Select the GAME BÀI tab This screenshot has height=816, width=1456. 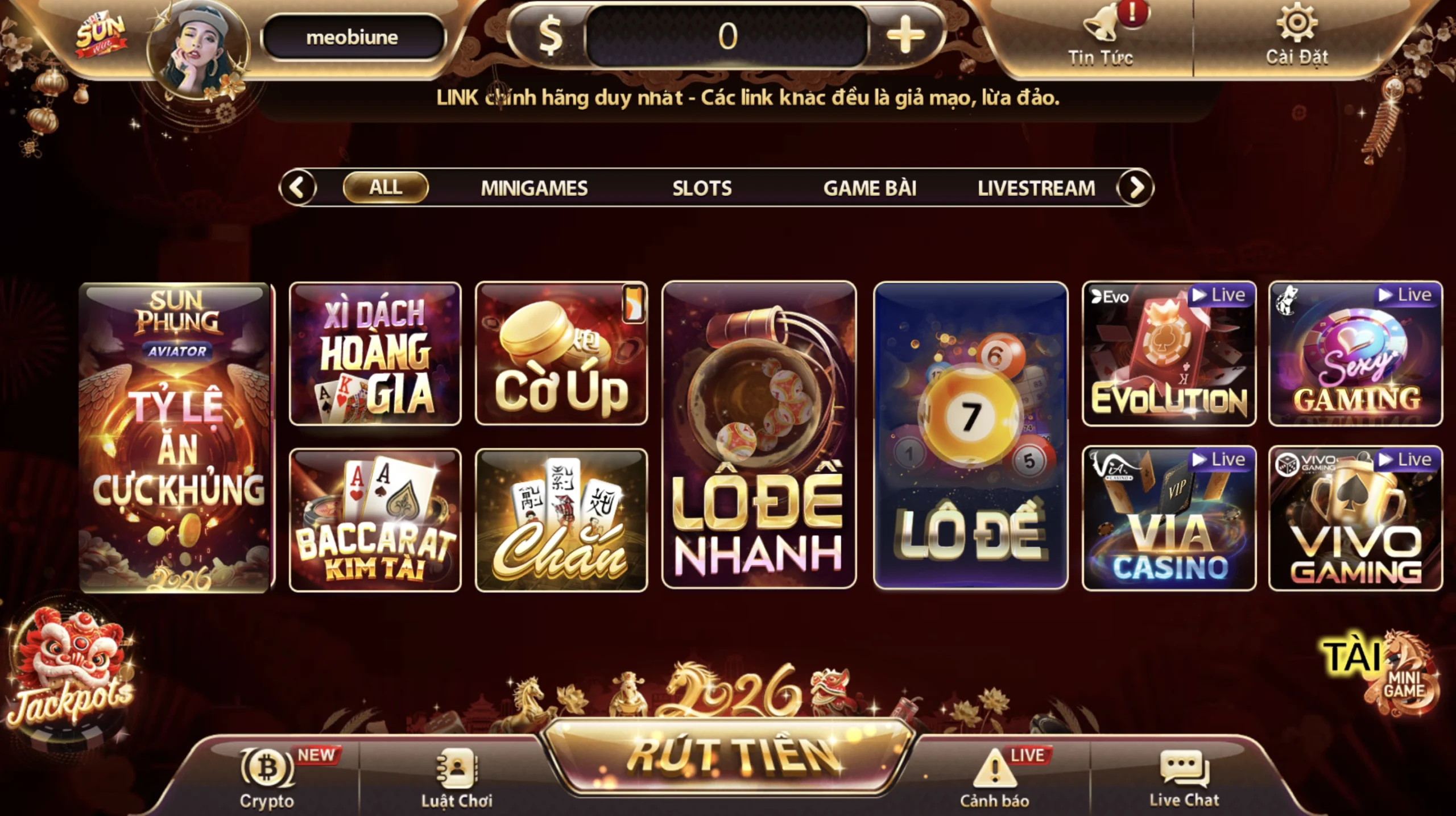[x=870, y=188]
